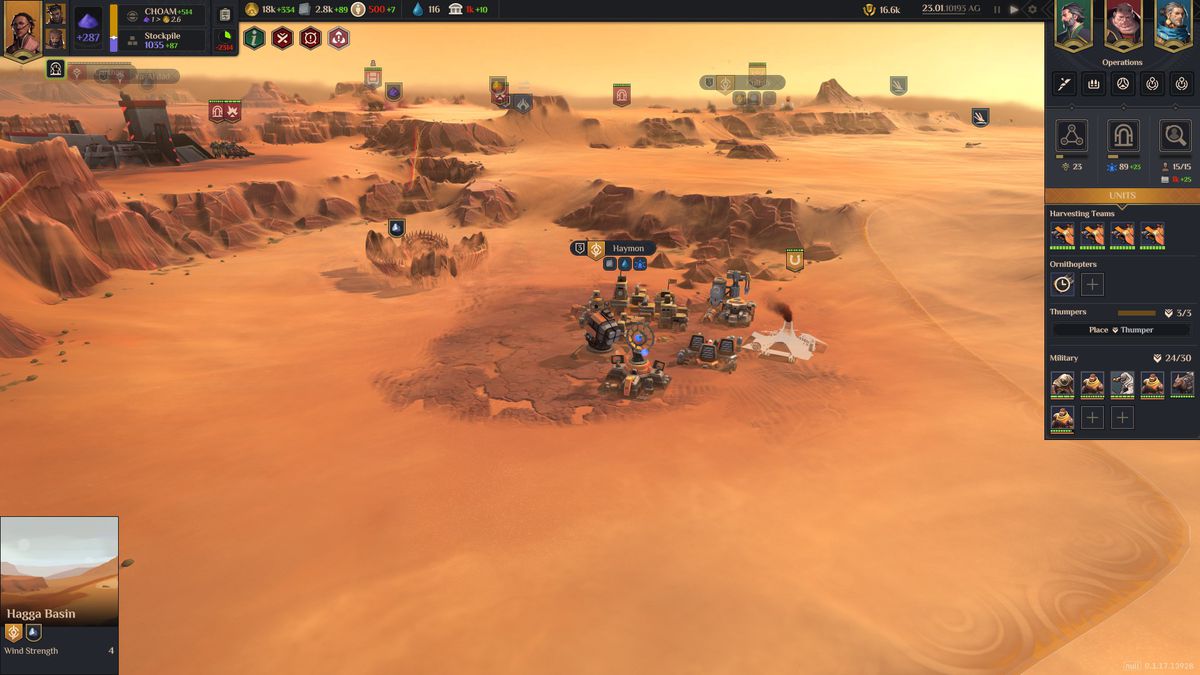Open the Units tab header

point(1122,195)
